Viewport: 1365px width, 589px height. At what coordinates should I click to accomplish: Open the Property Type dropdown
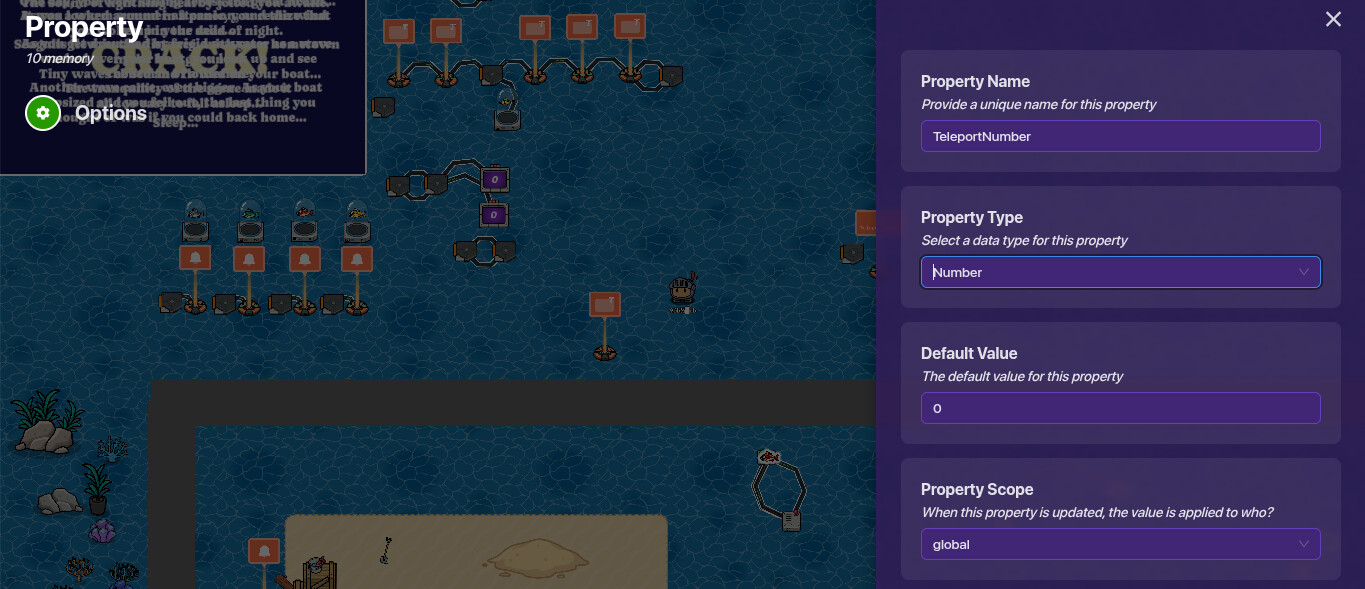[1120, 272]
